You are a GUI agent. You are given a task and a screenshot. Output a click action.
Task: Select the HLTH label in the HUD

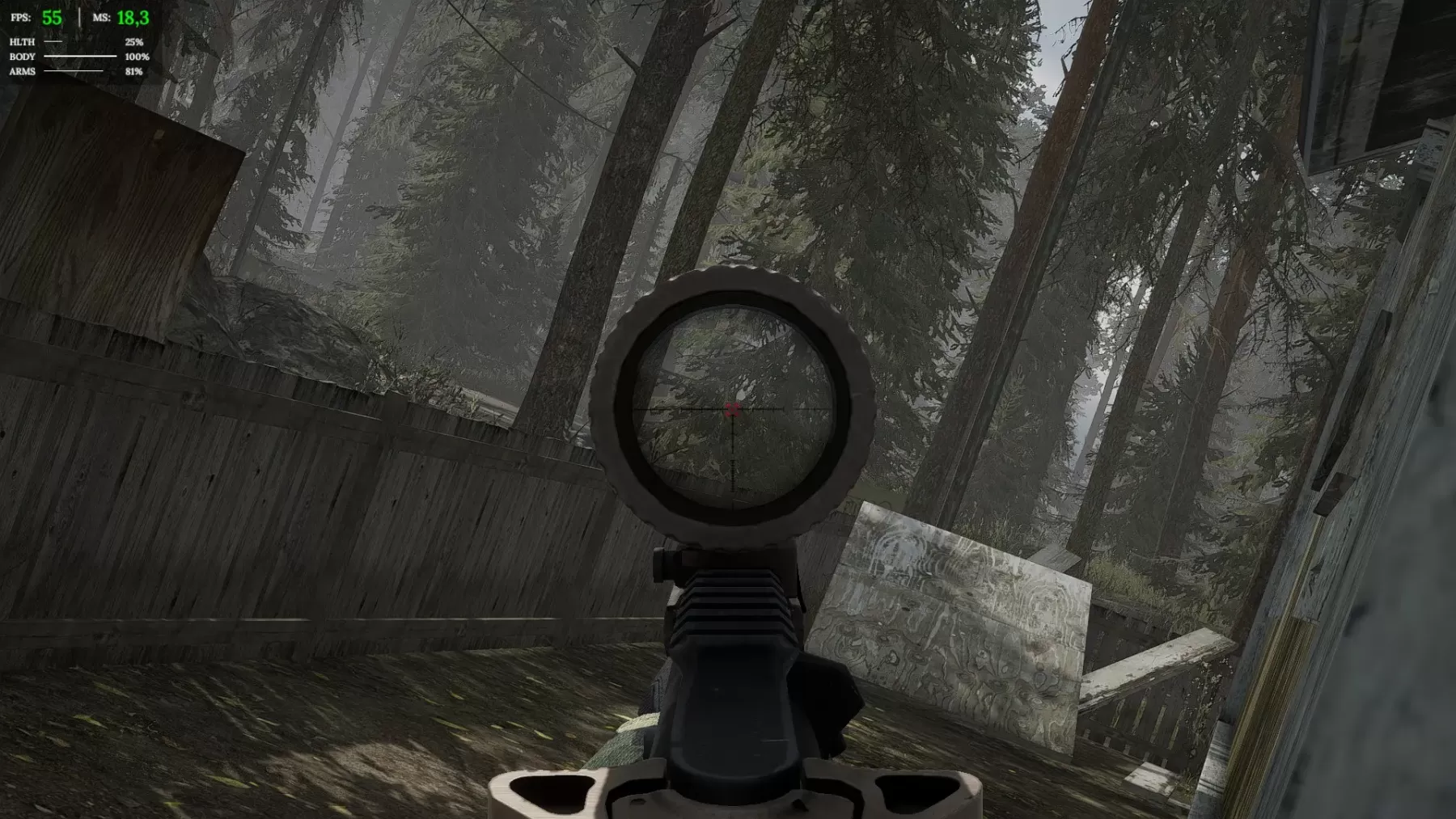21,41
